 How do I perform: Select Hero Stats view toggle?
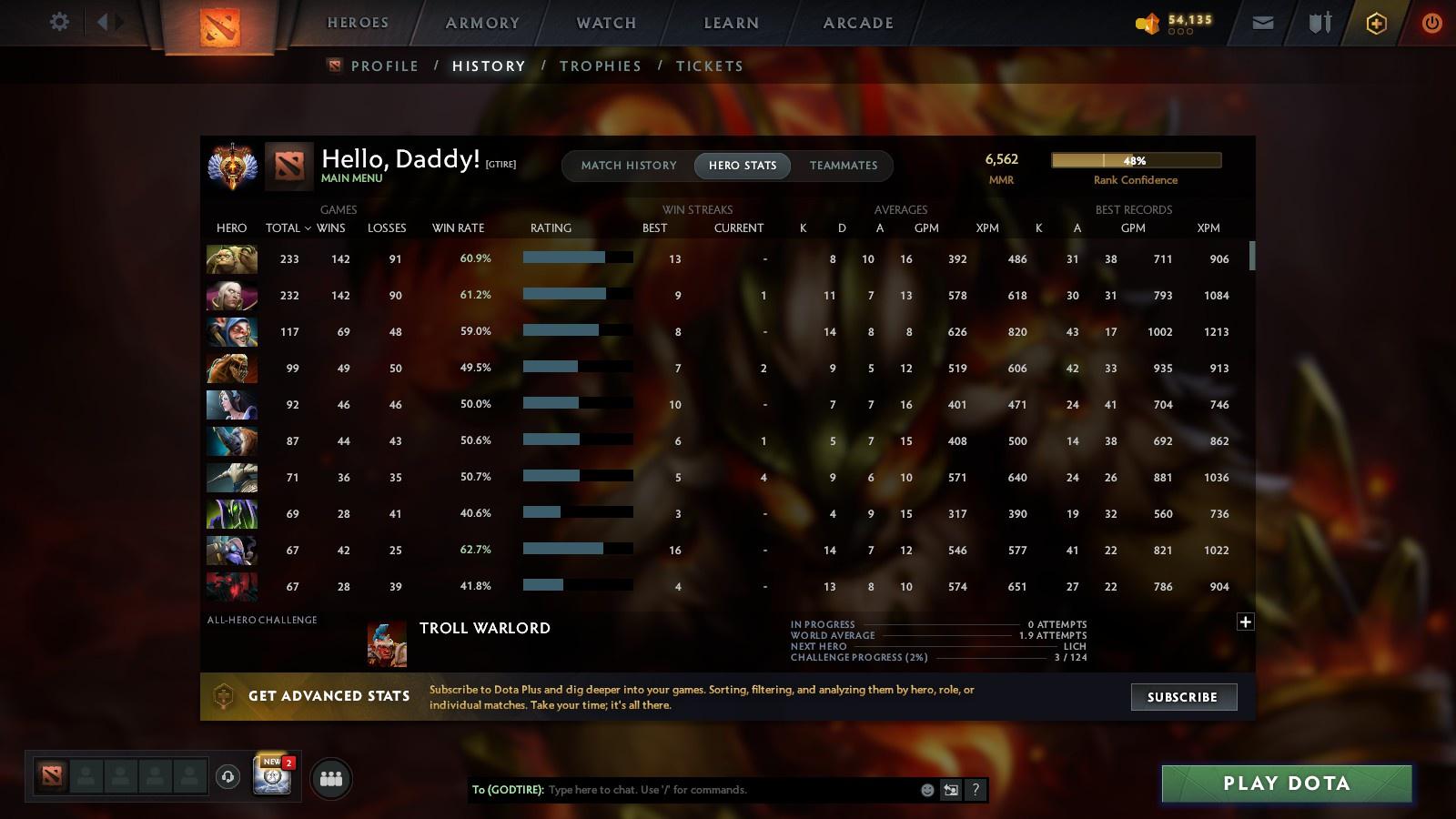(743, 166)
